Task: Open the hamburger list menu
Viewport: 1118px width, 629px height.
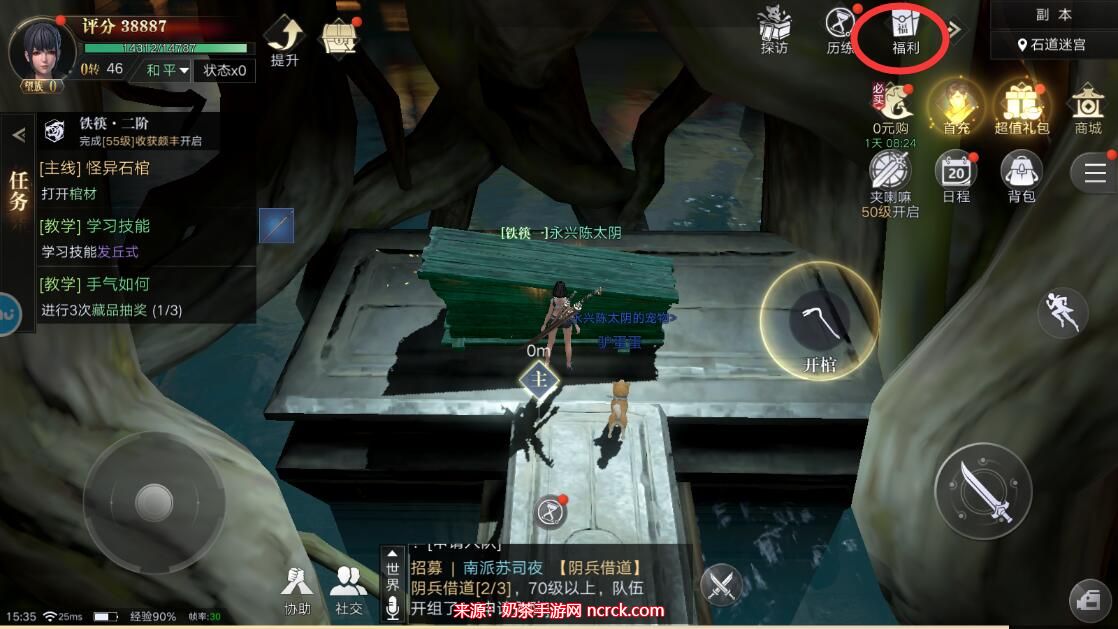Action: [1095, 173]
